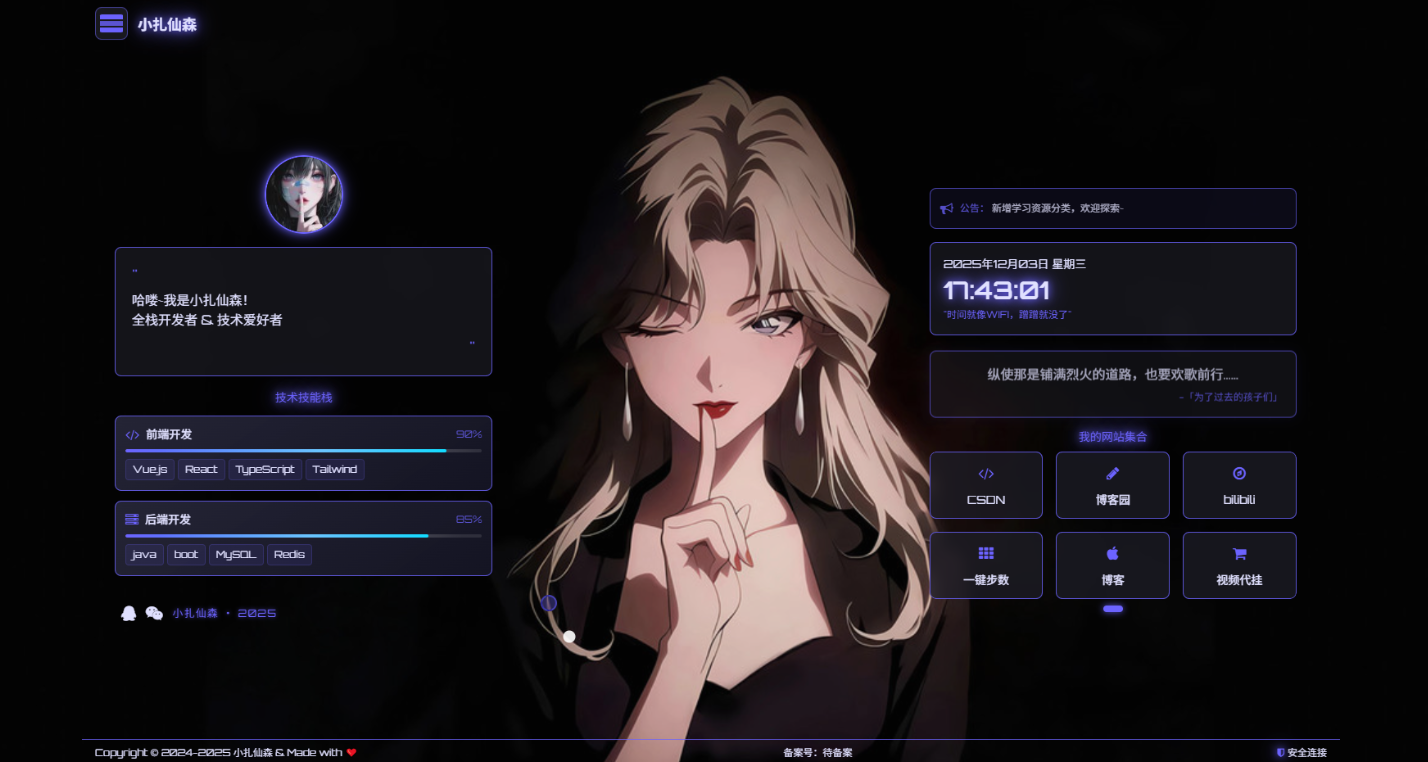The width and height of the screenshot is (1428, 762).
Task: Click the circular avatar picture
Action: coord(304,195)
